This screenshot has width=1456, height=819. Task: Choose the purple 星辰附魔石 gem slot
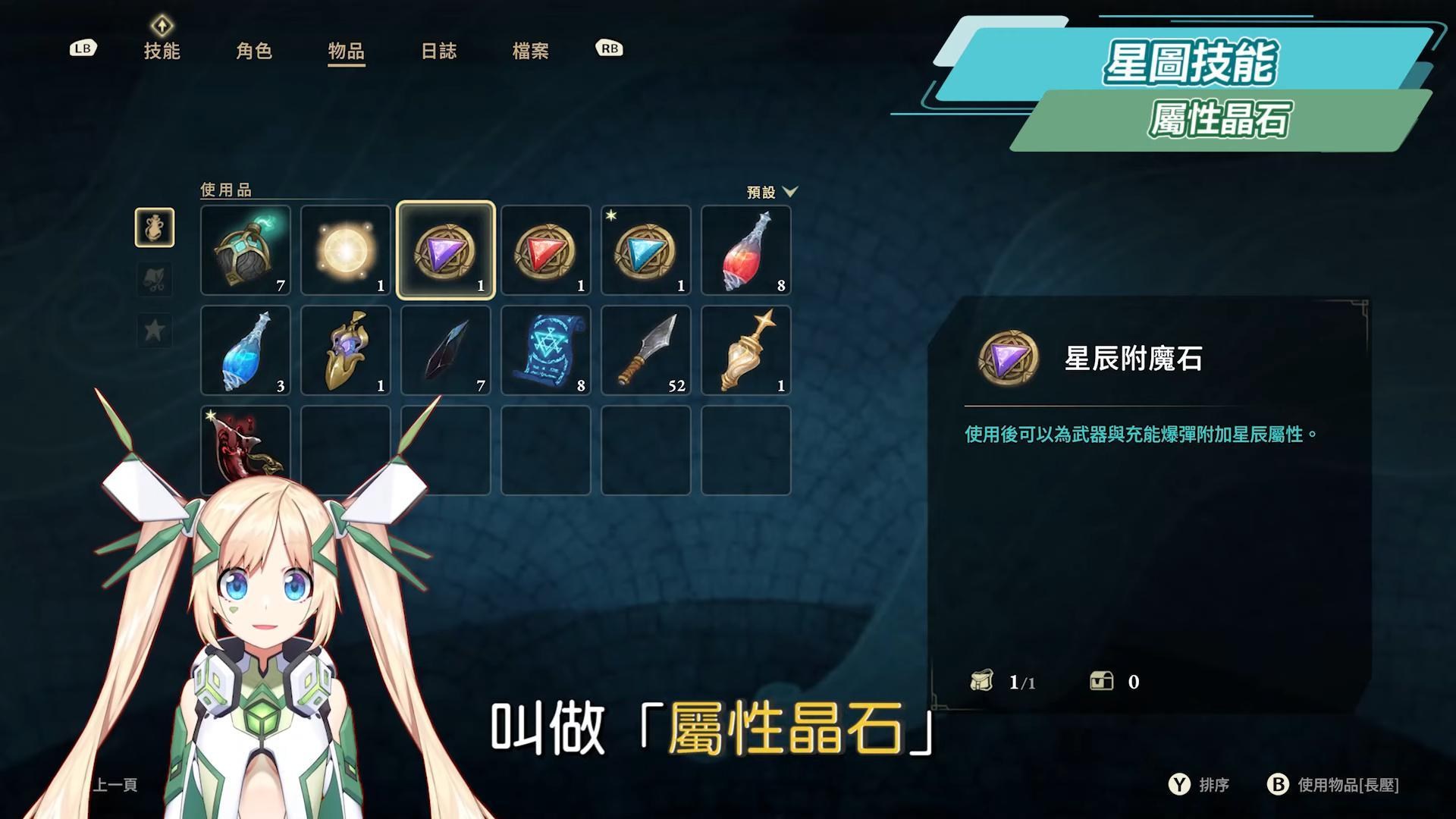[x=446, y=251]
